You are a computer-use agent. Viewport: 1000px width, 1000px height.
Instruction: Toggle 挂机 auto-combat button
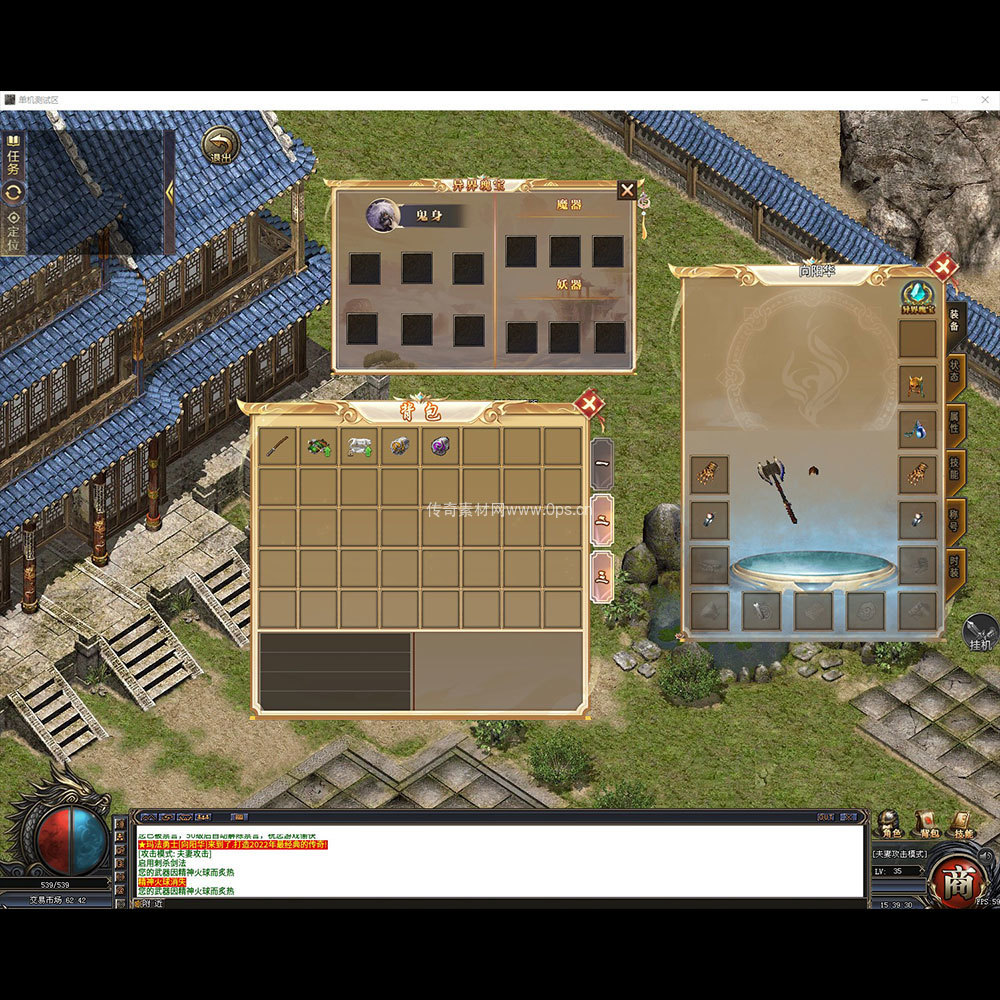click(981, 633)
